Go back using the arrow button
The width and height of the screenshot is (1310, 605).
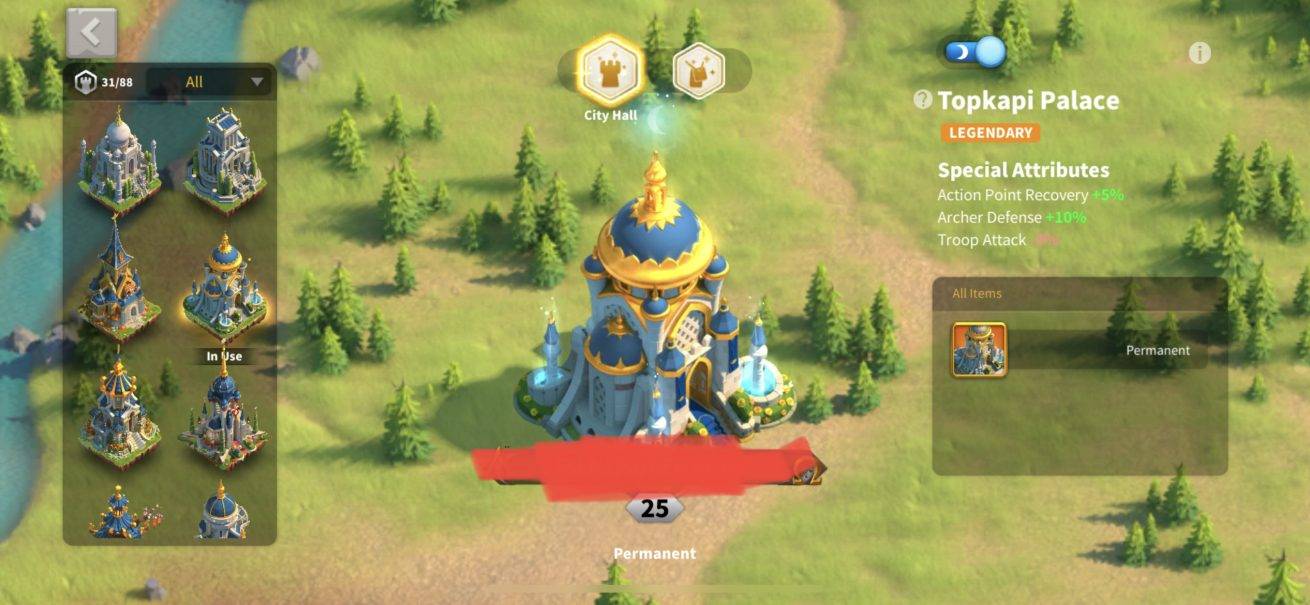pos(92,33)
